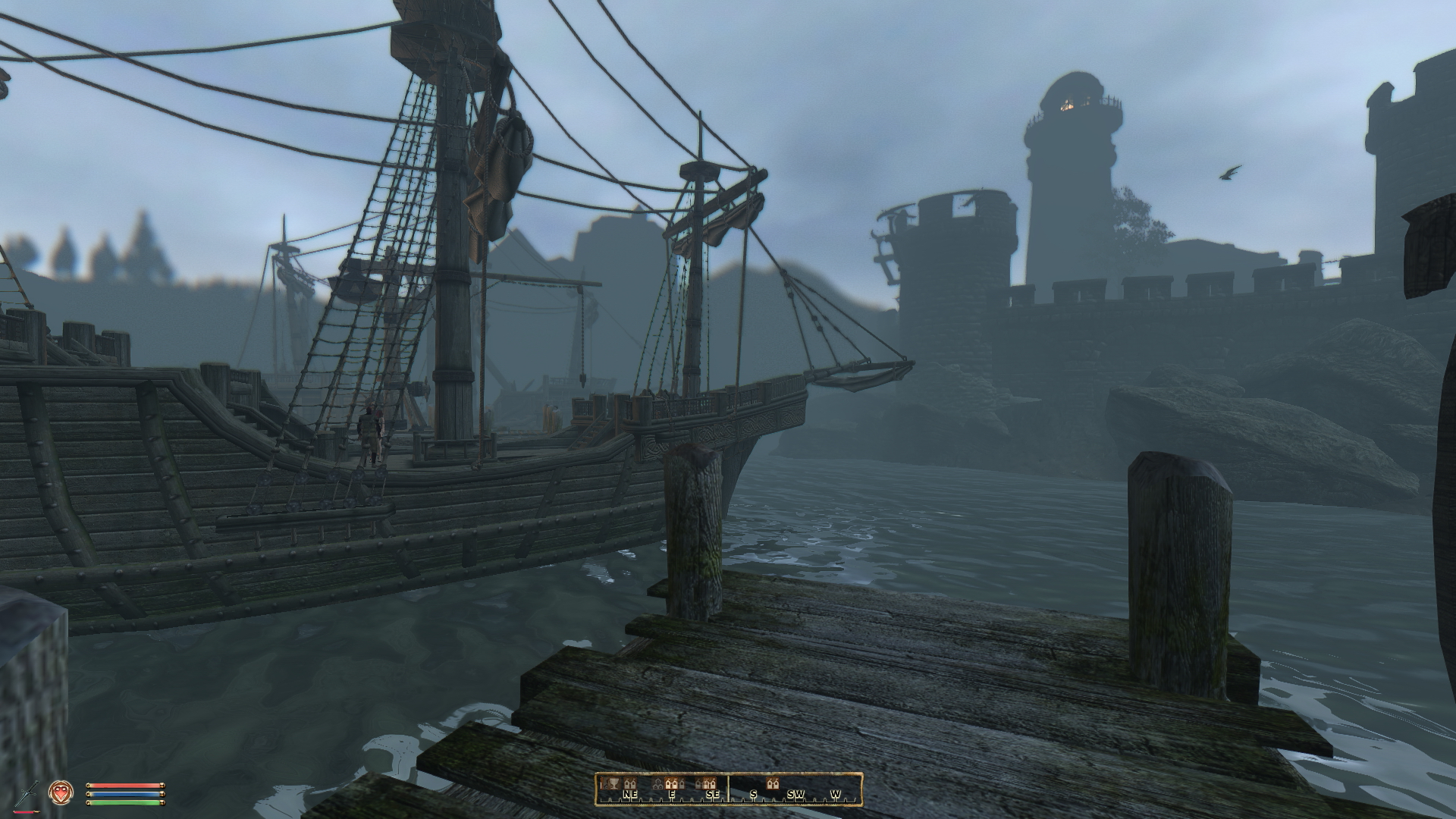Select the lone building marker near south

773,783
